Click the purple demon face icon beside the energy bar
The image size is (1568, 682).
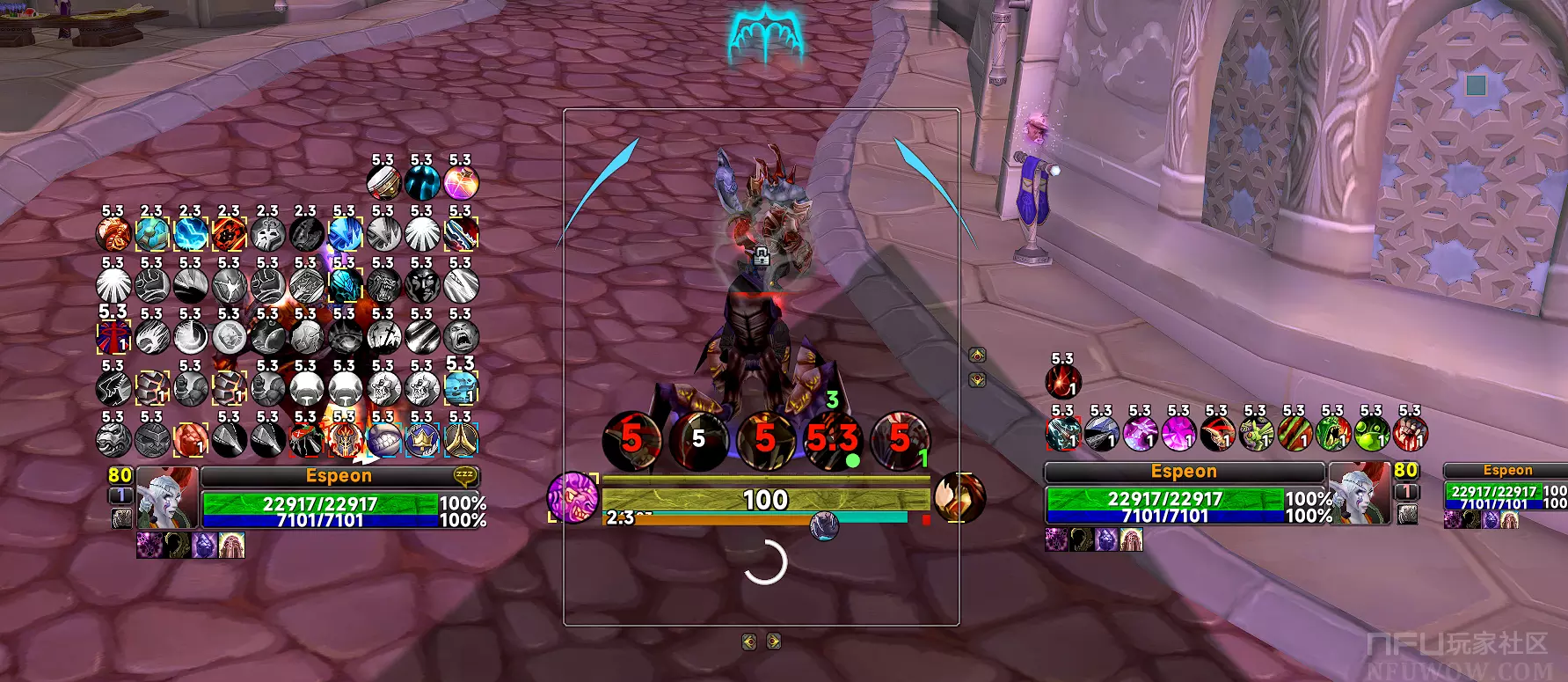572,496
